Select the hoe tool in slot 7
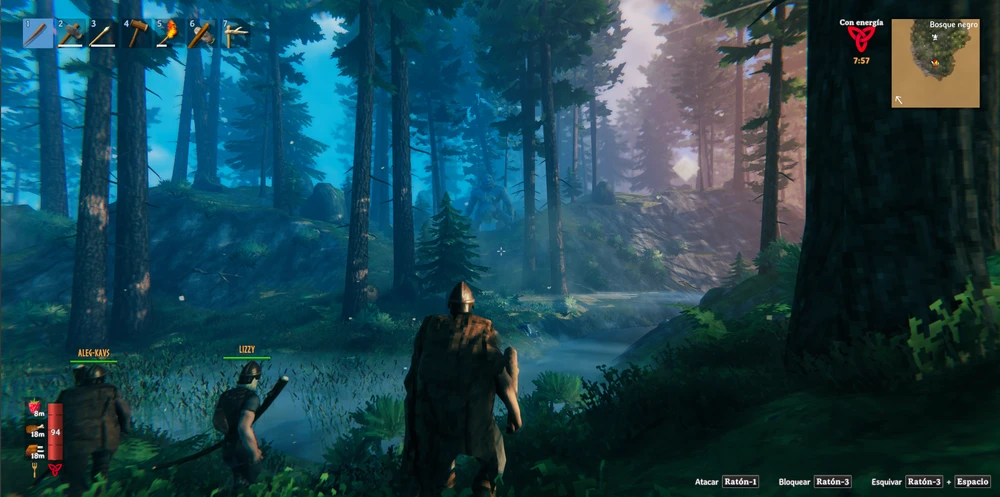Screen dimensions: 1000x497 (x=235, y=34)
